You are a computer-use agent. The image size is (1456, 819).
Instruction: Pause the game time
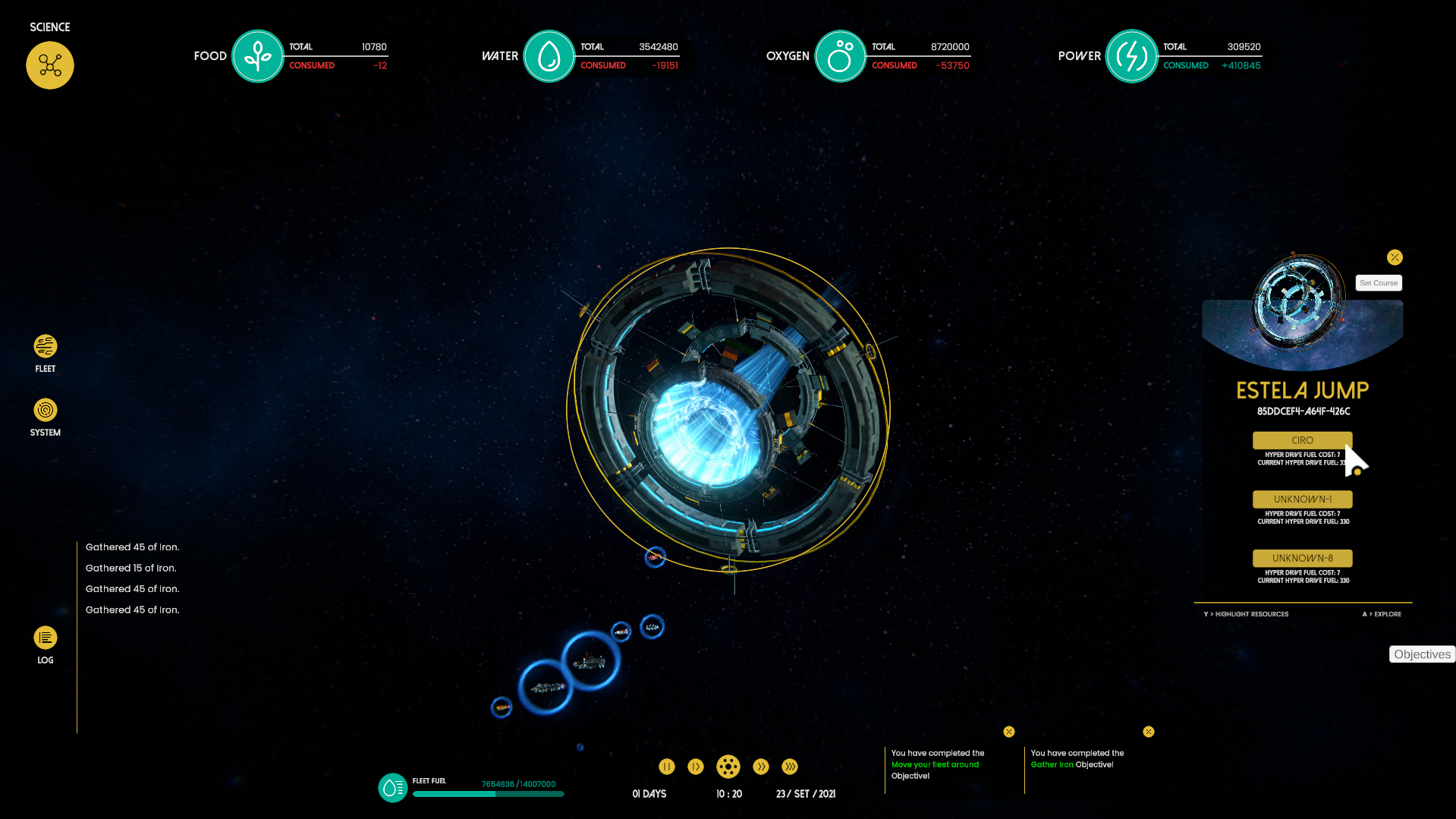(667, 767)
